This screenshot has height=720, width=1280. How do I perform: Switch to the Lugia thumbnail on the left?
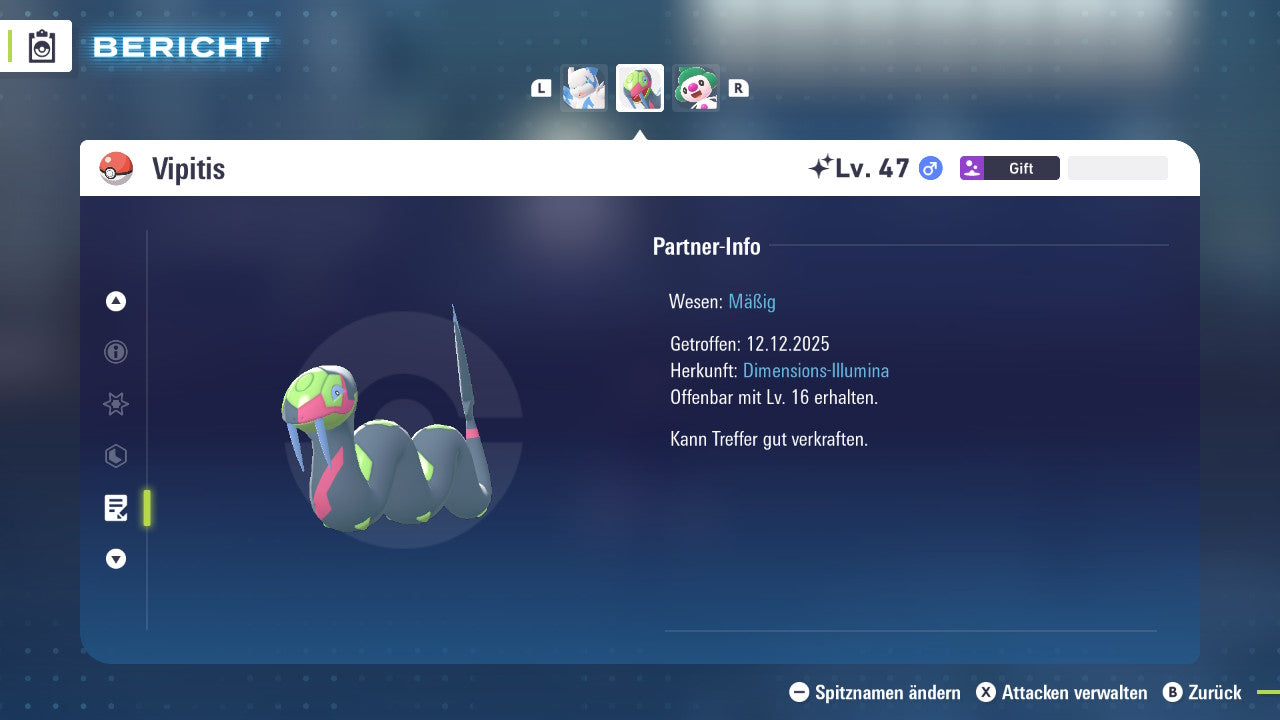584,87
